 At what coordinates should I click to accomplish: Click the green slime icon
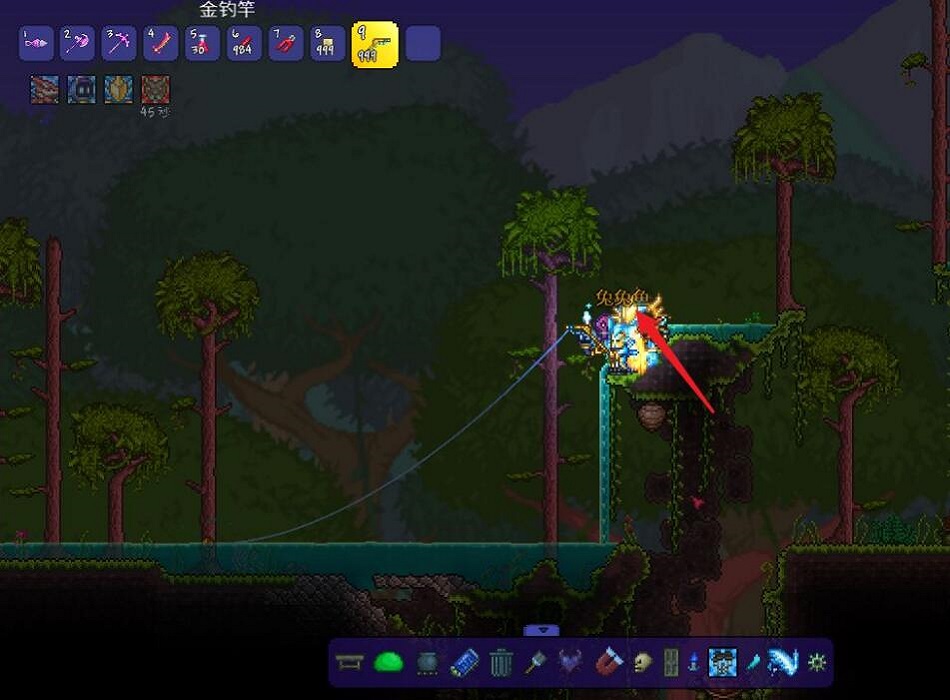pyautogui.click(x=388, y=662)
